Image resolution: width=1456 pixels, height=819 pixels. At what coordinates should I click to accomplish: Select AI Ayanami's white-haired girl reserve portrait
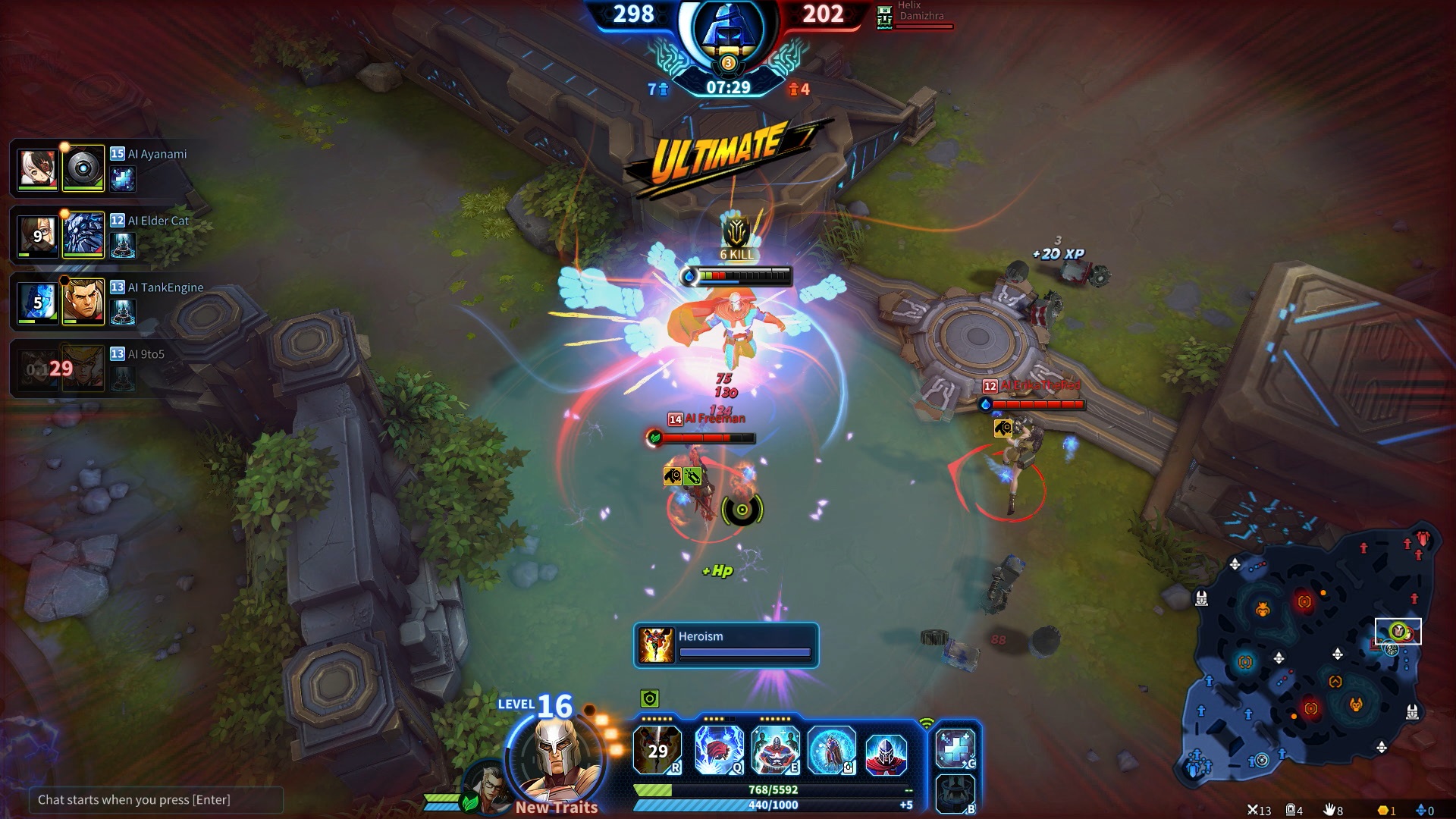click(37, 168)
